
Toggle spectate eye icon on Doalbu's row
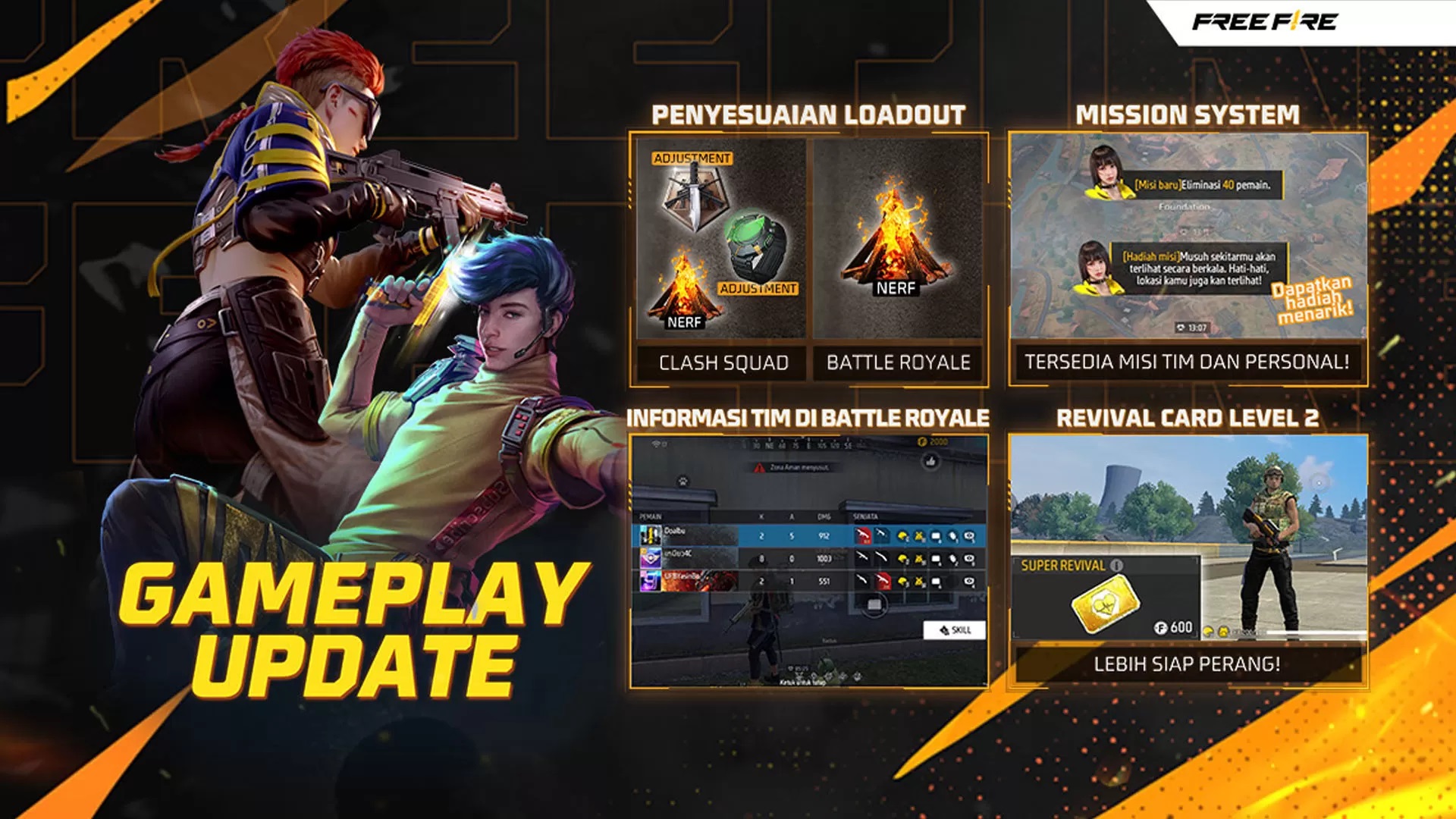[x=971, y=537]
